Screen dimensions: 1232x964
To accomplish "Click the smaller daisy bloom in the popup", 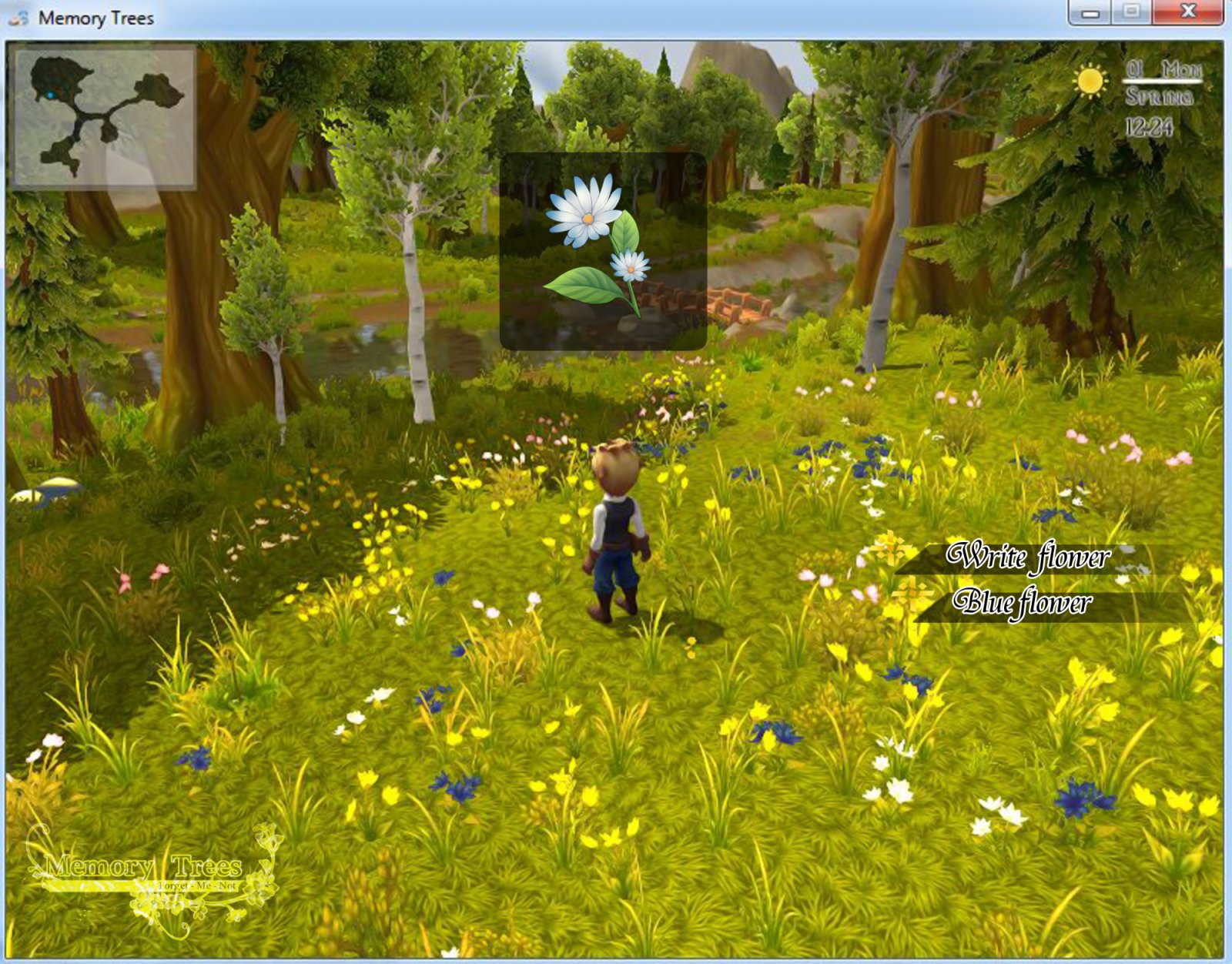I will tap(634, 268).
